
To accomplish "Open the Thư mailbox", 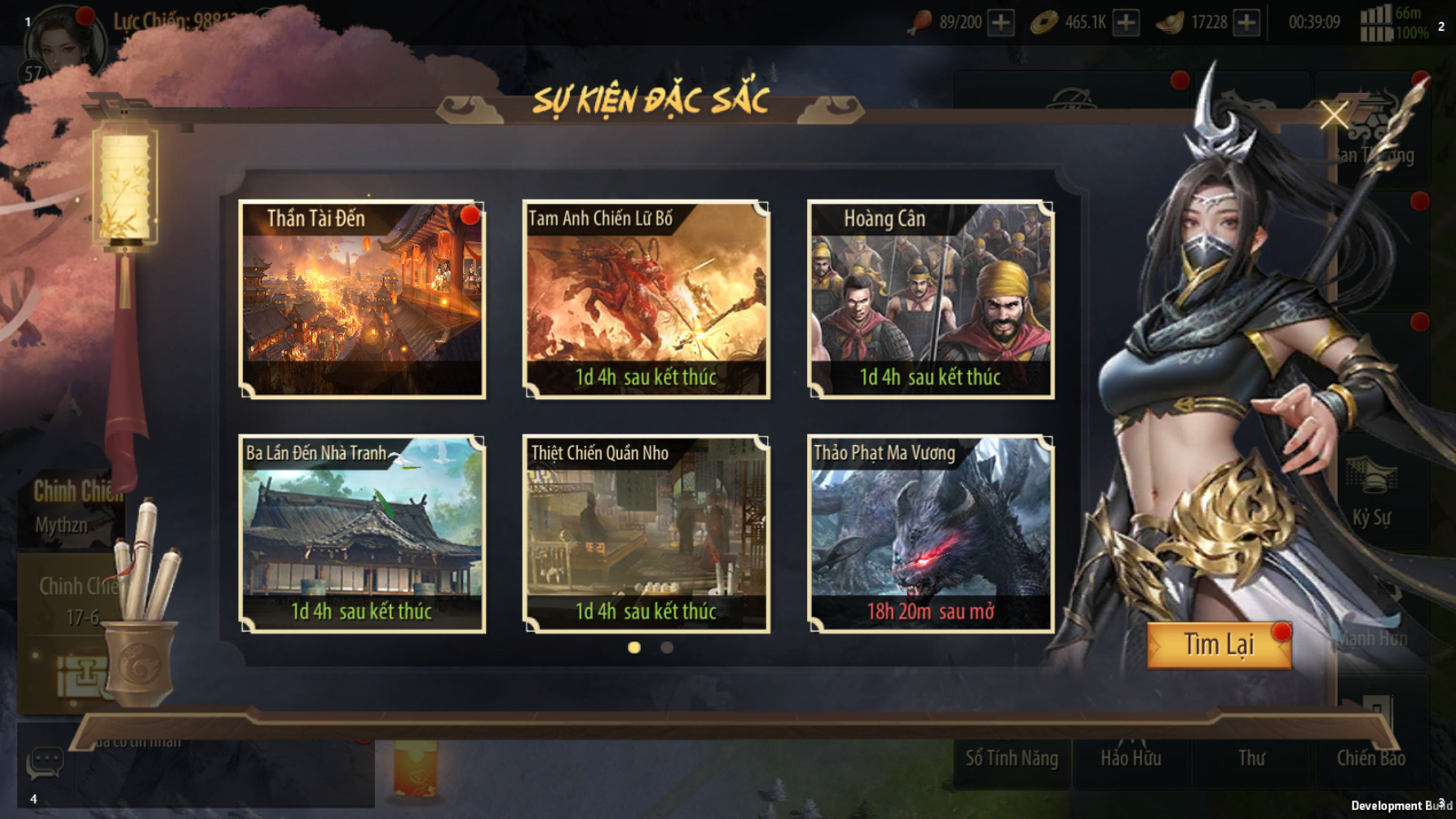I will [1251, 758].
